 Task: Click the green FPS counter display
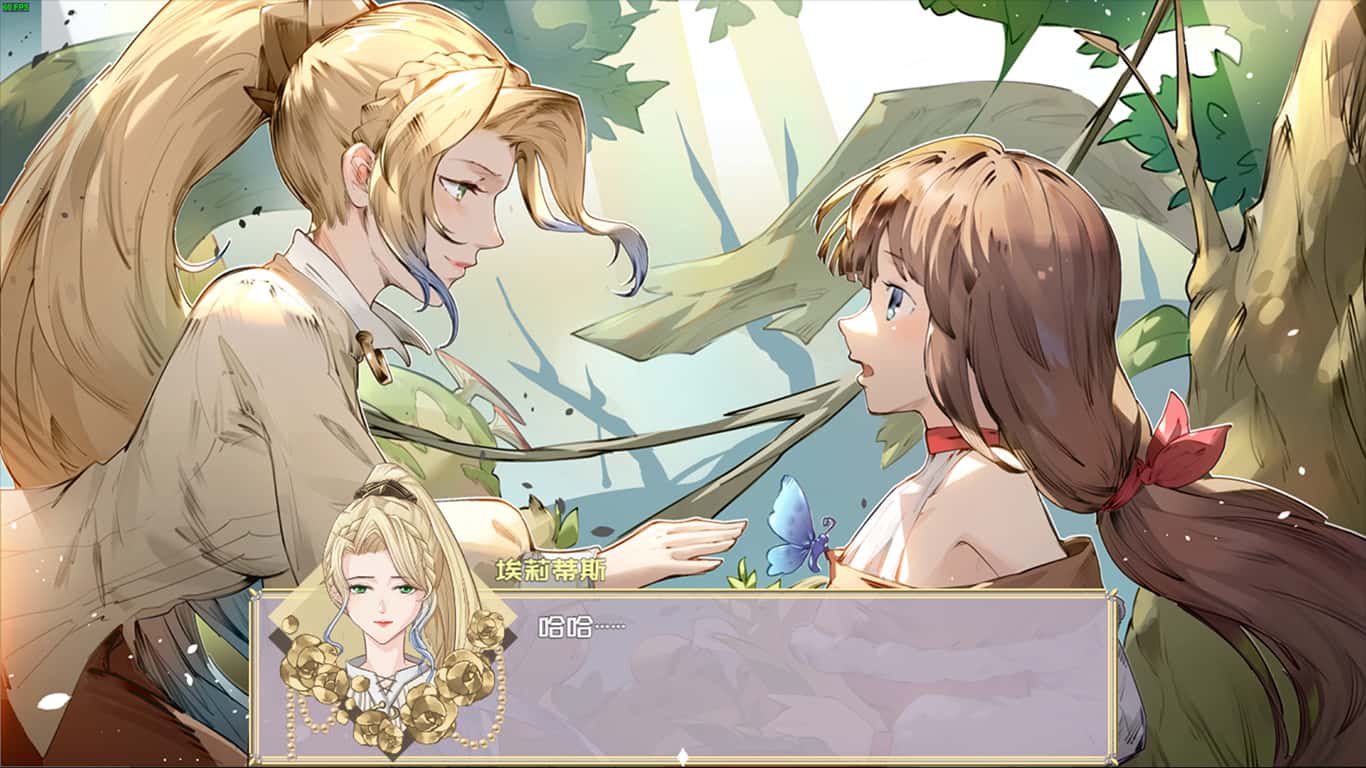tap(15, 7)
